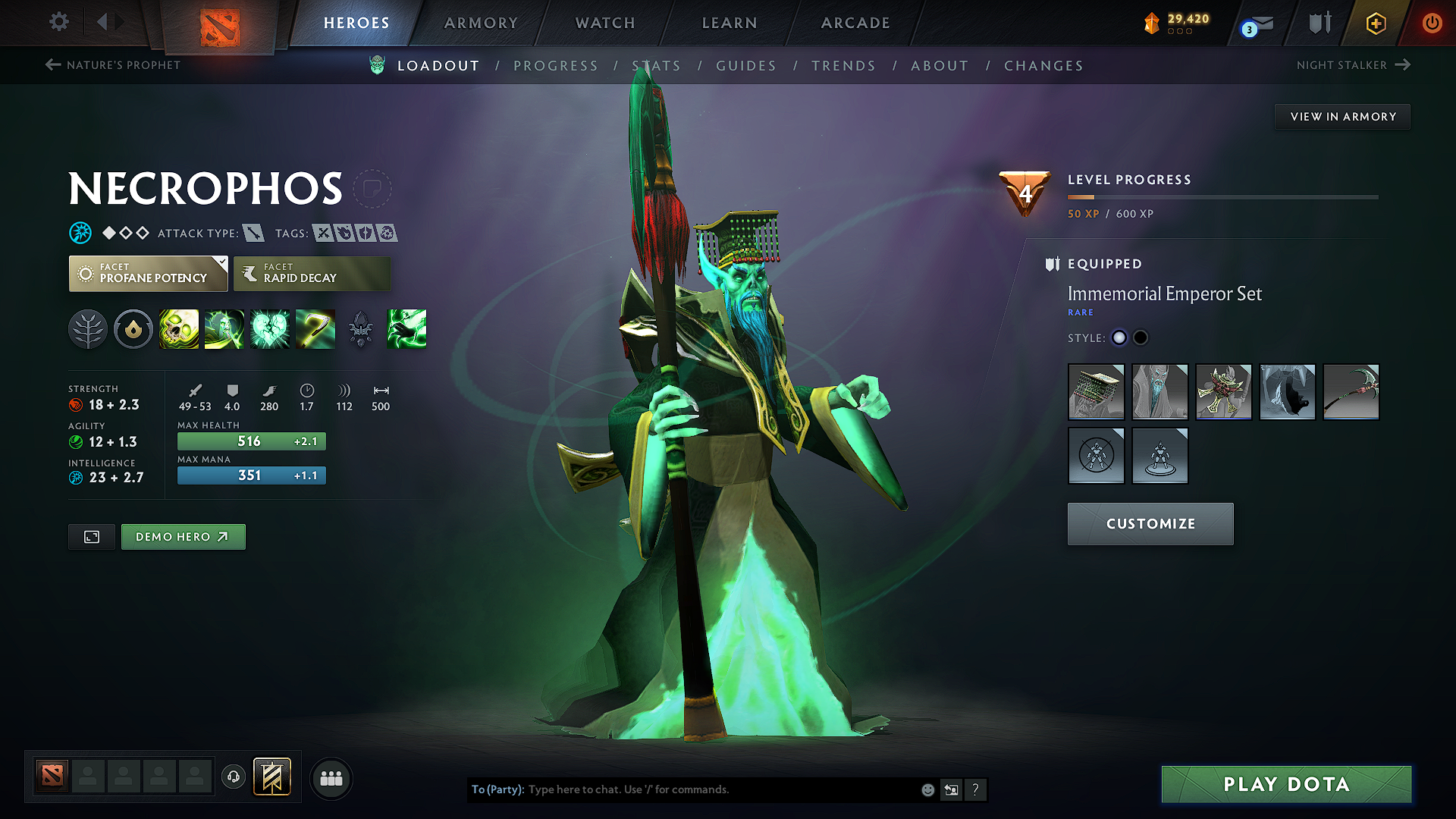Switch to the Armory tab
Screen dimensions: 1456x819
pos(481,23)
